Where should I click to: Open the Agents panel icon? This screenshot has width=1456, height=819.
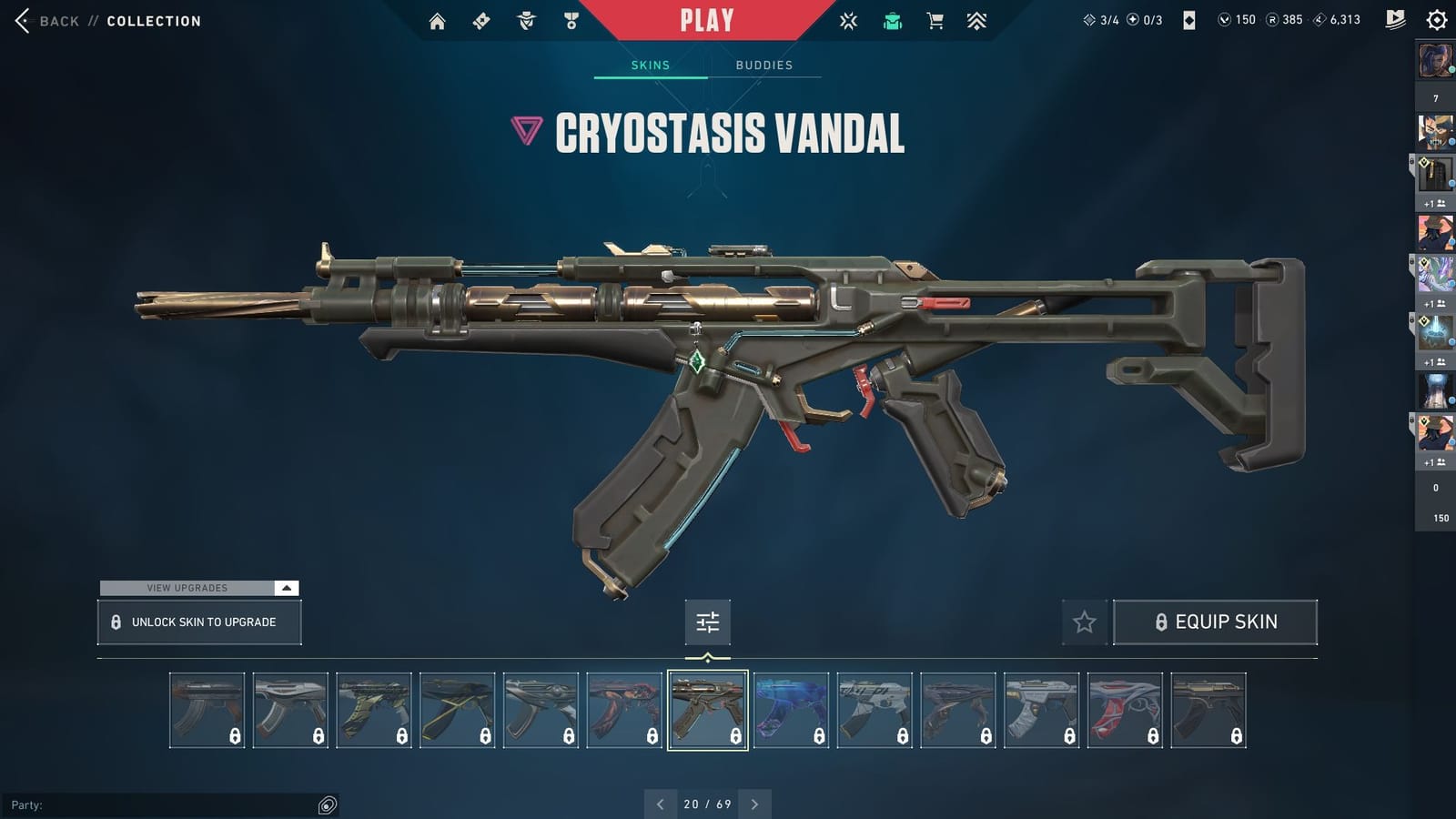tap(526, 20)
